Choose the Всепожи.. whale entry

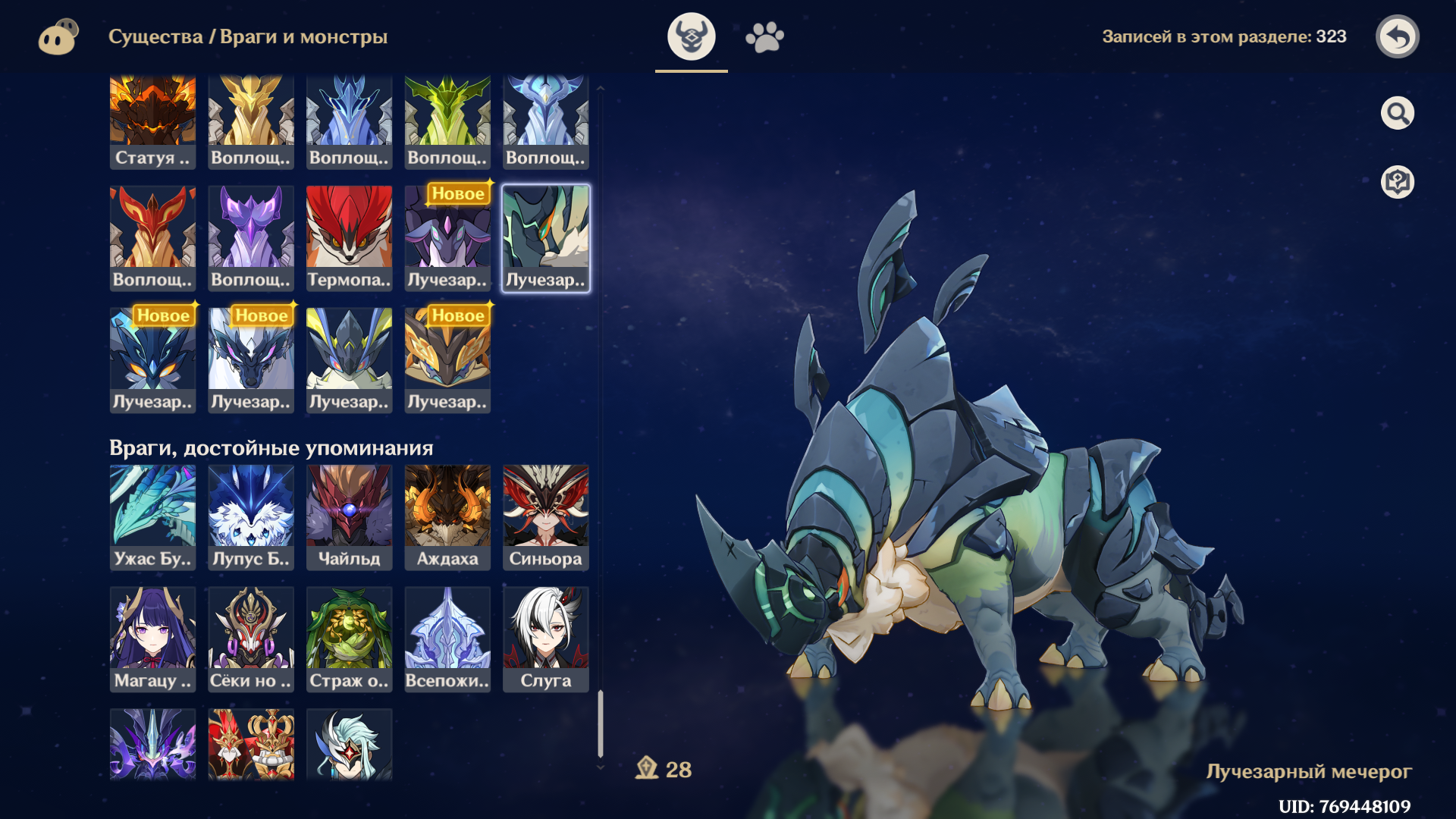[x=447, y=639]
